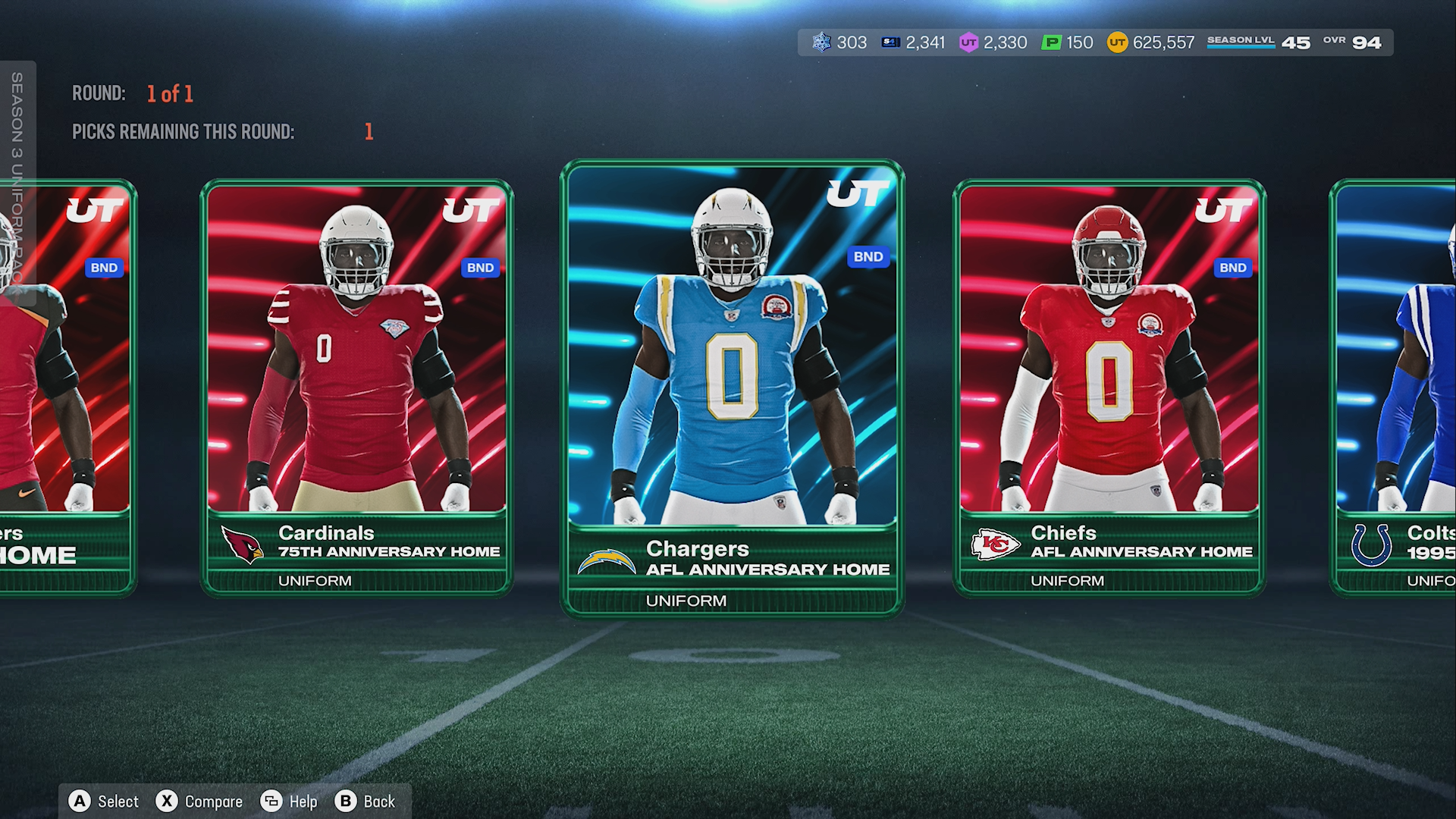Viewport: 1456px width, 819px height.
Task: Show the Help option
Action: point(289,802)
